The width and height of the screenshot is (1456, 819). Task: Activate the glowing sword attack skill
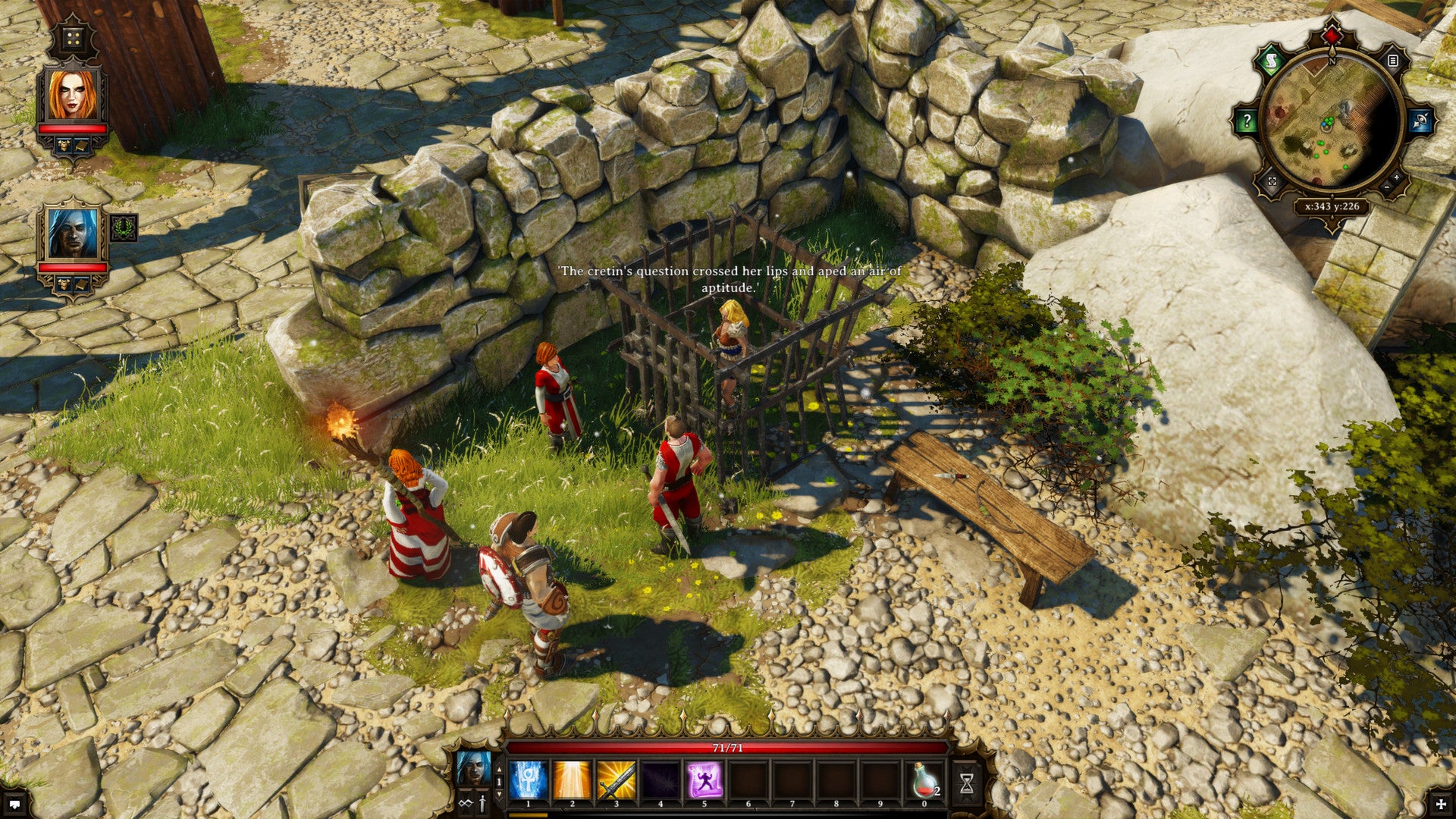617,780
